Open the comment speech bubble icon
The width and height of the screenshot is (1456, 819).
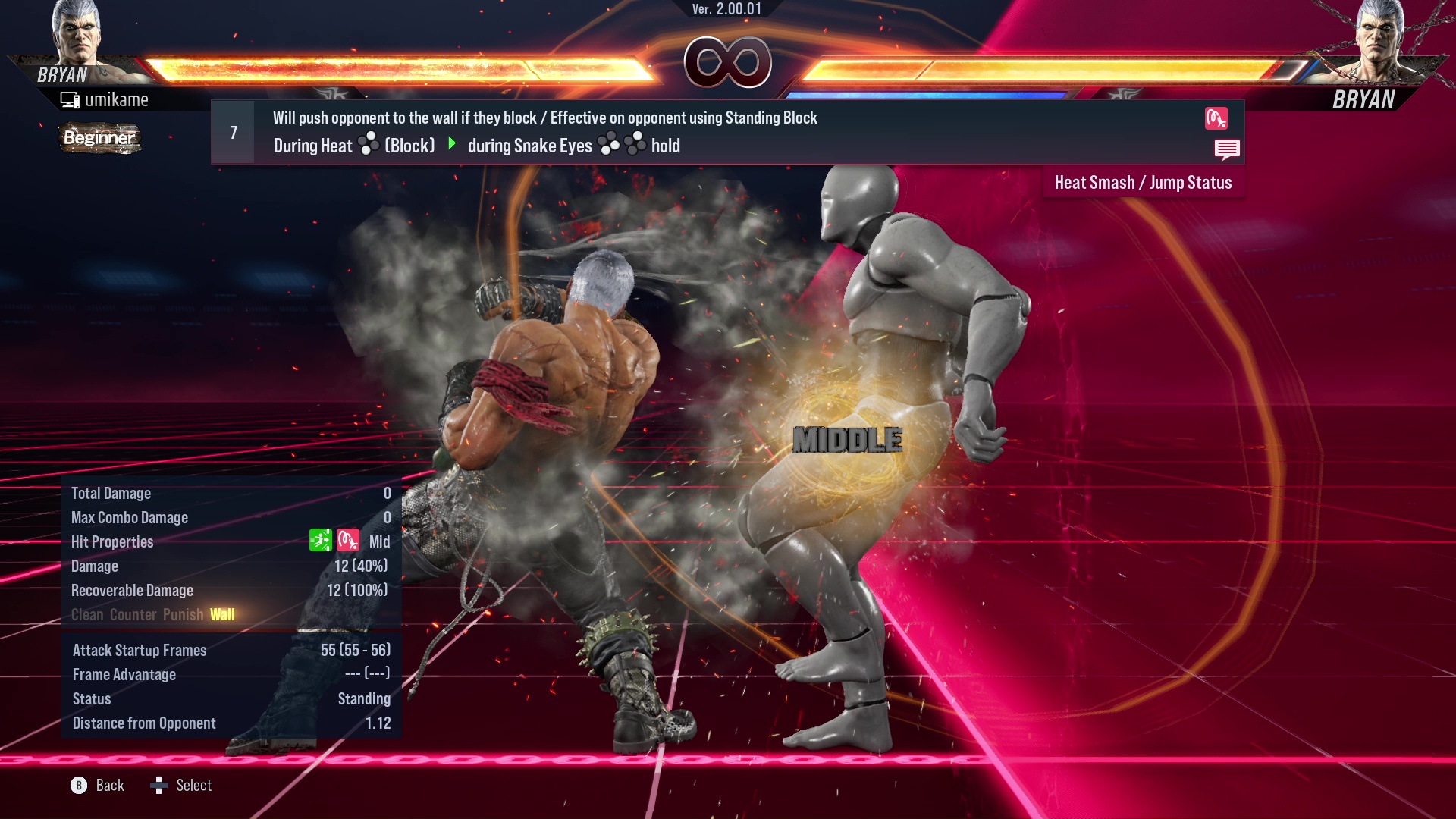1227,149
